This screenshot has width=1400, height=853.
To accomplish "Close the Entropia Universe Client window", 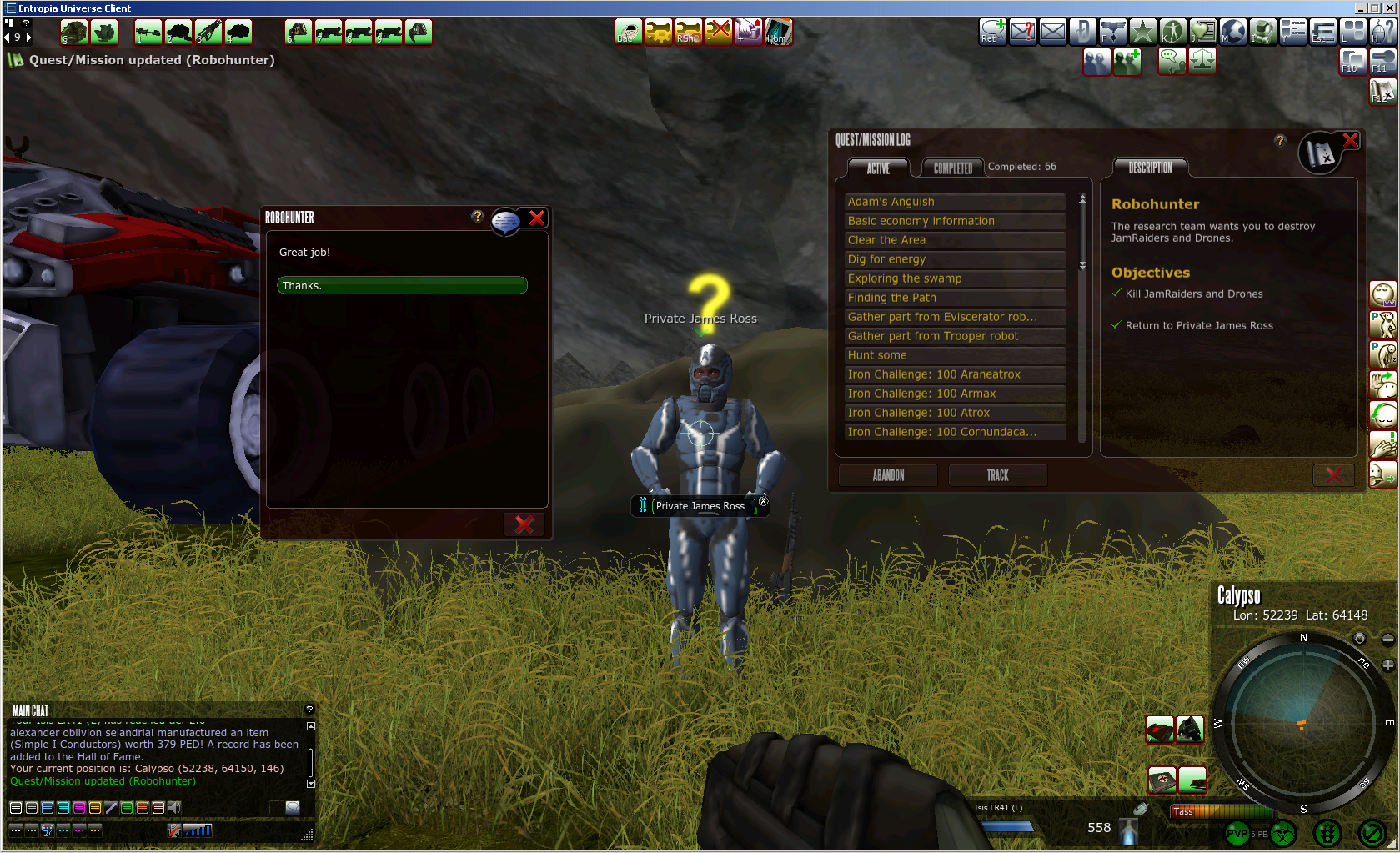I will (1390, 8).
